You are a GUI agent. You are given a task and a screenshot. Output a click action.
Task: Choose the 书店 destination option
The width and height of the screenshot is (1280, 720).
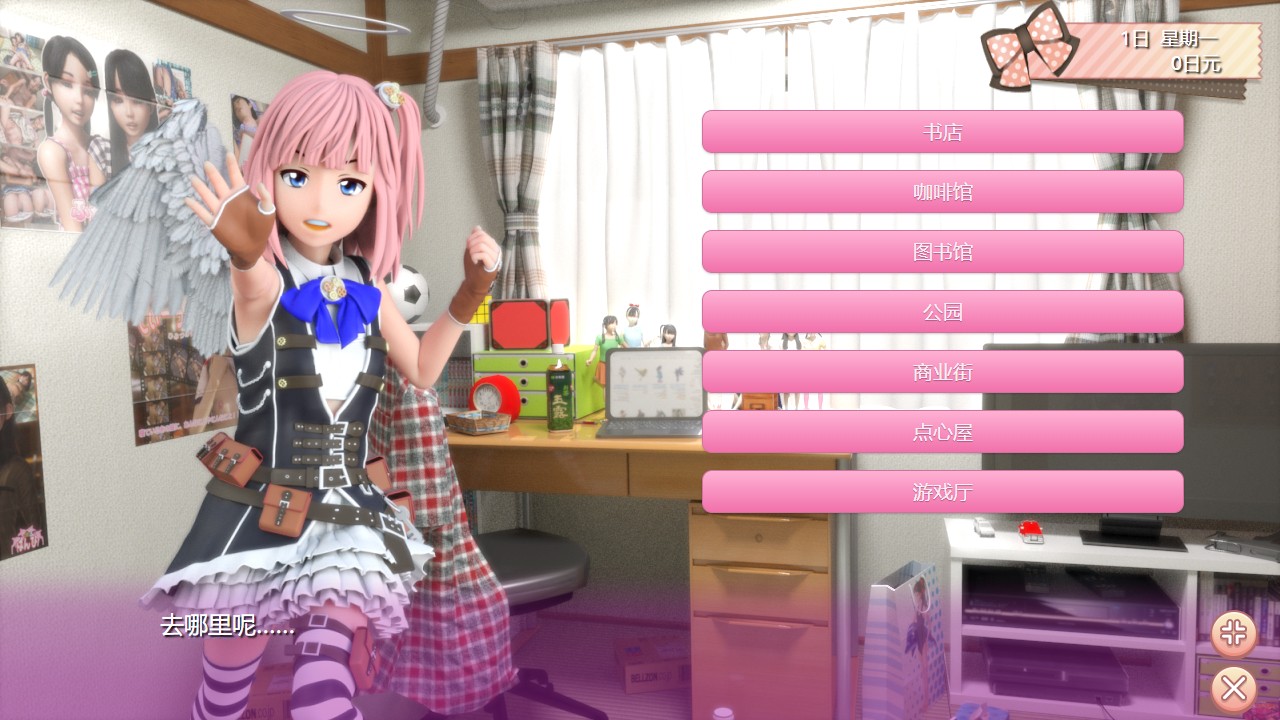pyautogui.click(x=942, y=132)
